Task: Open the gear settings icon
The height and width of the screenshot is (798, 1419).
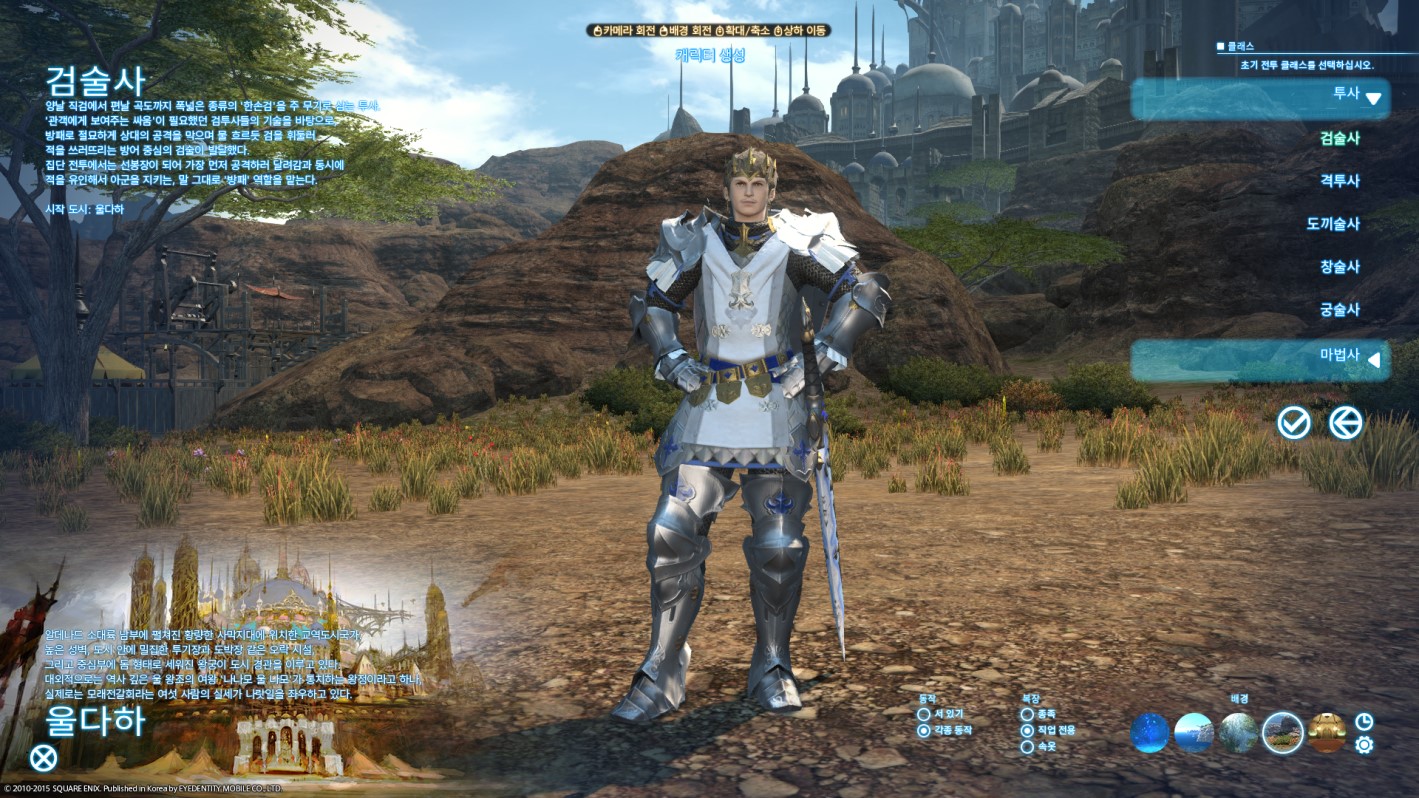Action: point(1364,745)
